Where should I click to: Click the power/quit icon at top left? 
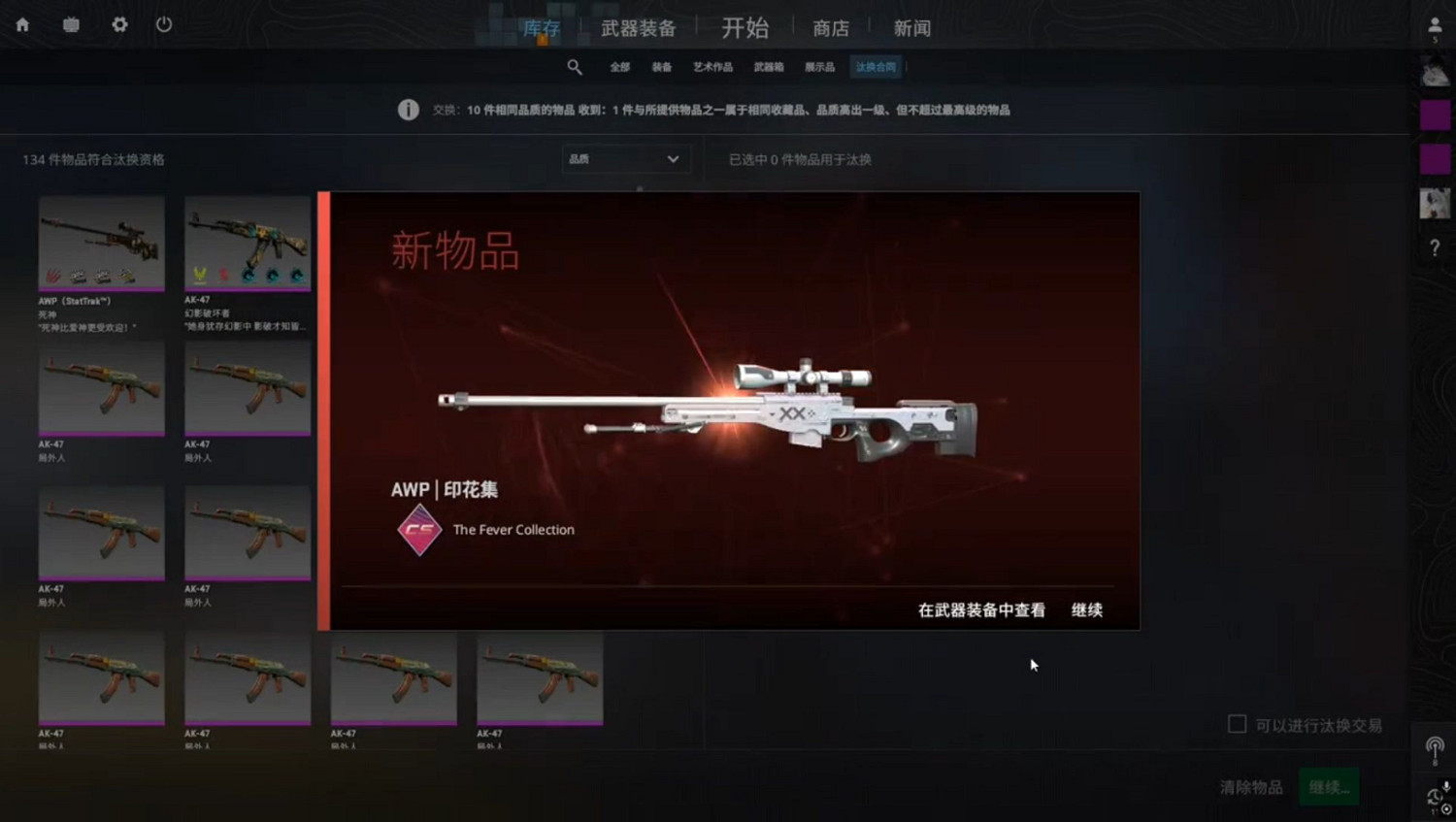(163, 25)
